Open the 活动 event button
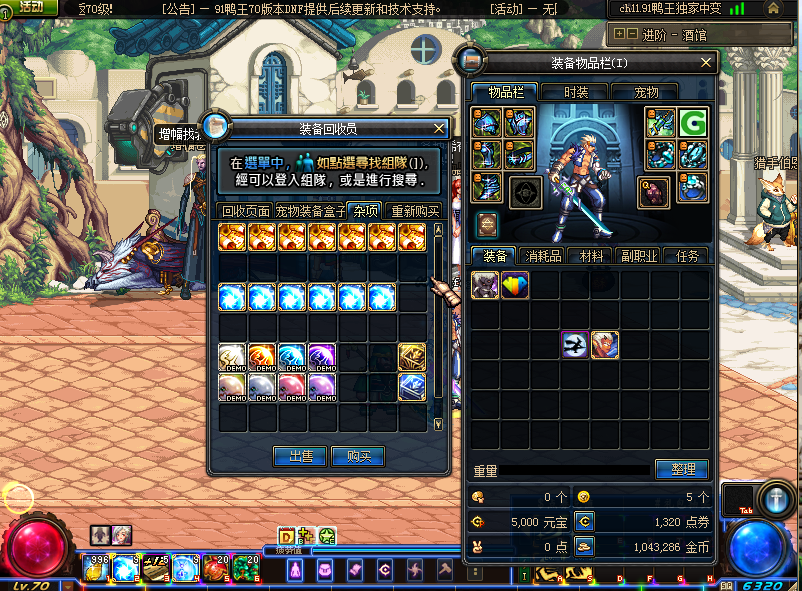 pos(30,8)
